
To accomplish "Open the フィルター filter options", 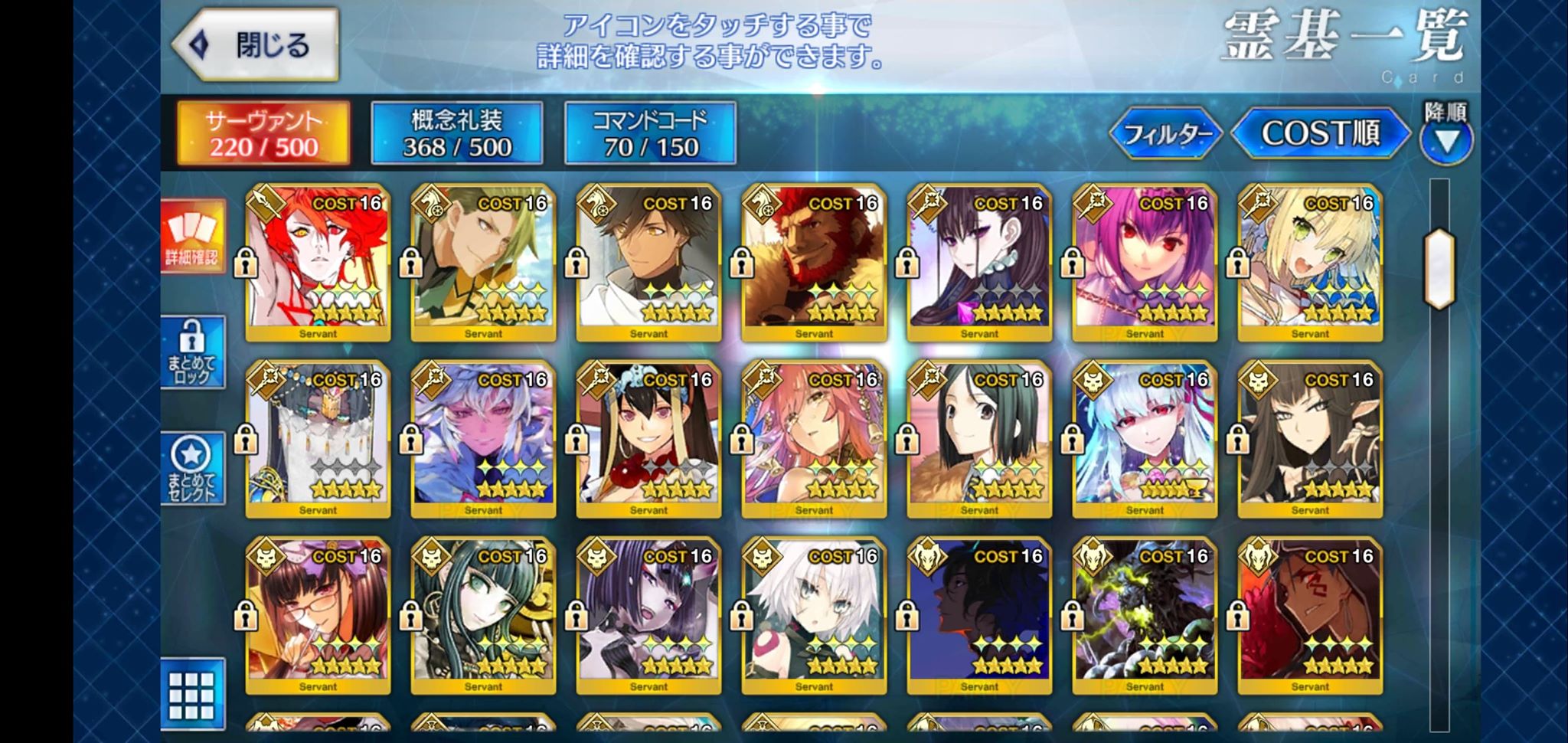I will pos(1165,135).
